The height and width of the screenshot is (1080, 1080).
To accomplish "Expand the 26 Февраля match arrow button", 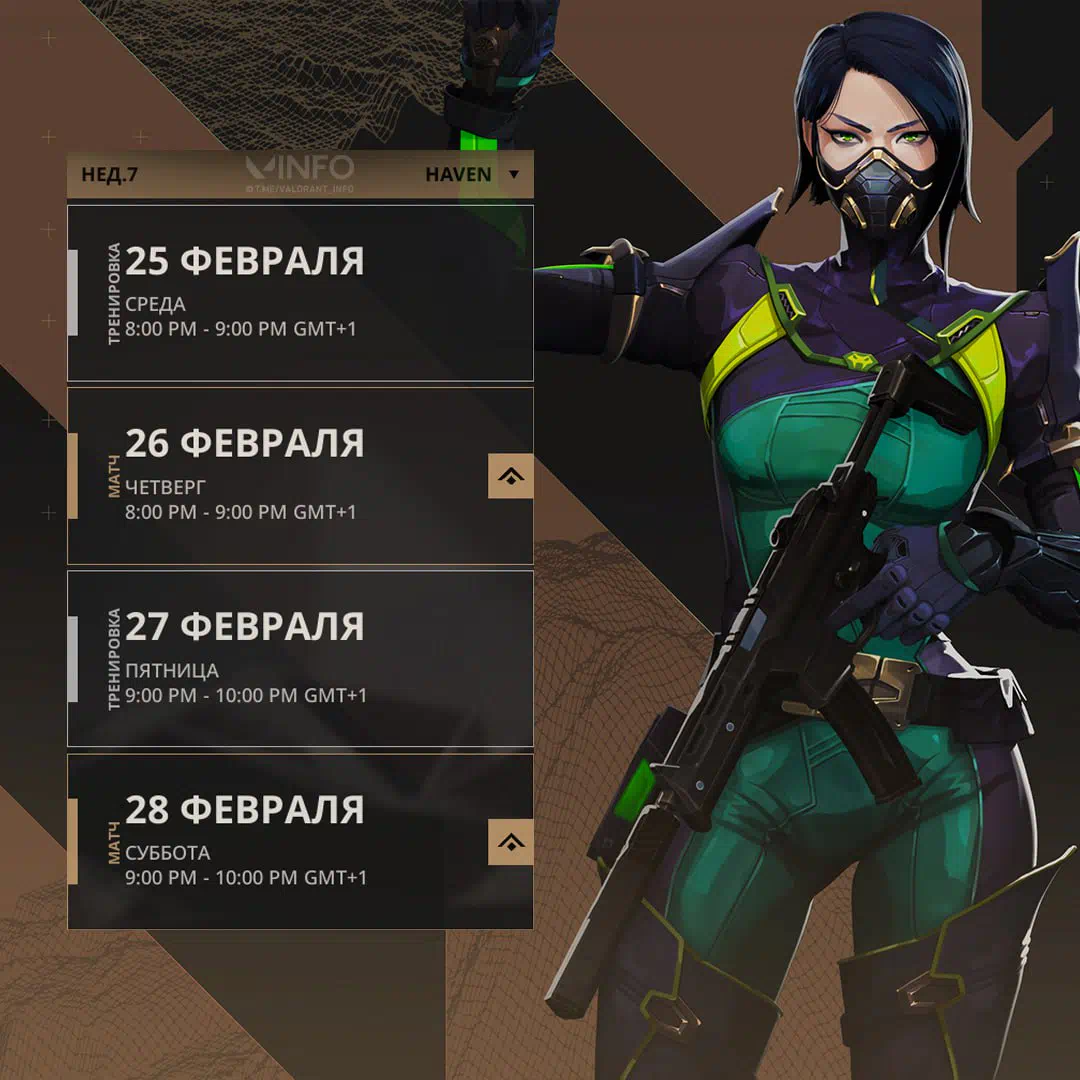I will pyautogui.click(x=510, y=476).
